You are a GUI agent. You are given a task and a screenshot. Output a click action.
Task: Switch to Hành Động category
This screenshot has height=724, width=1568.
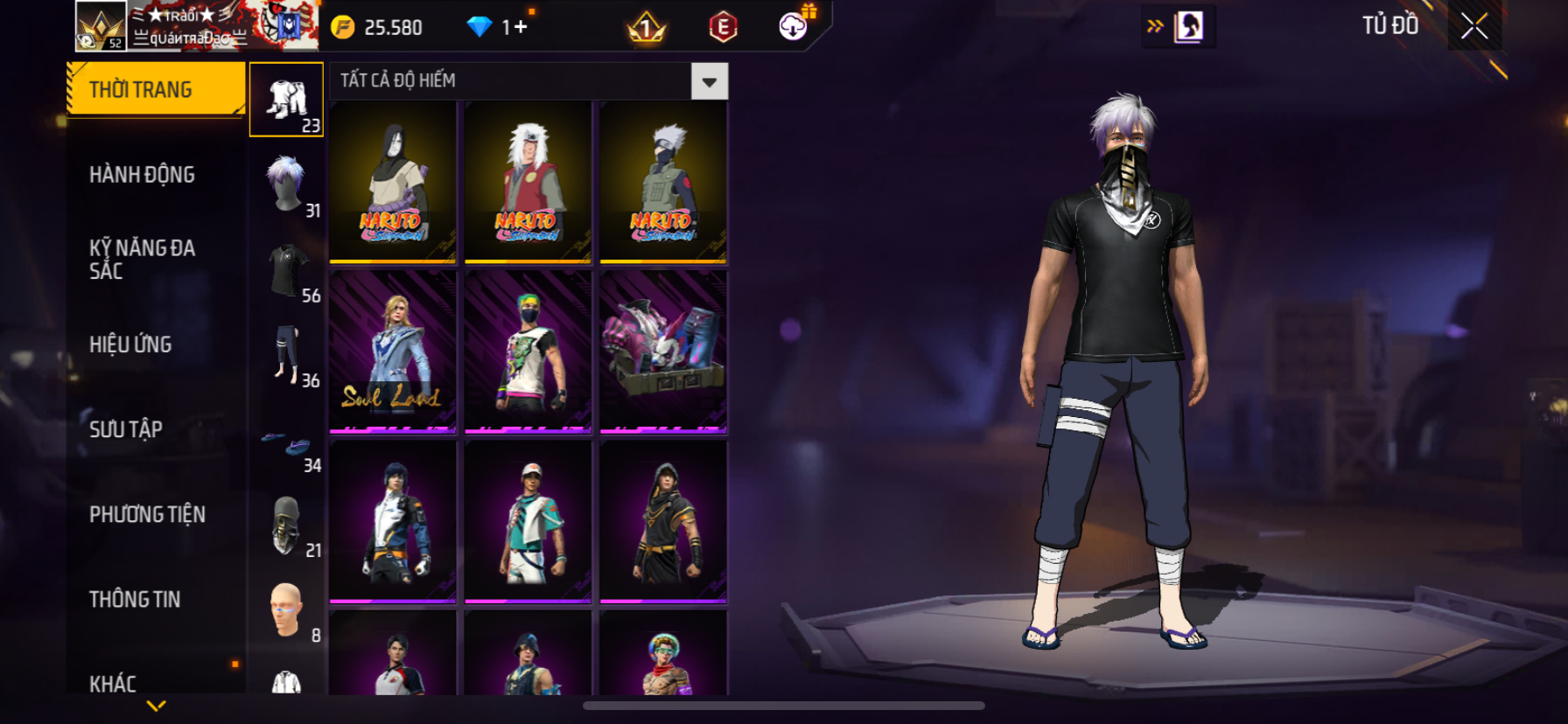pyautogui.click(x=142, y=175)
